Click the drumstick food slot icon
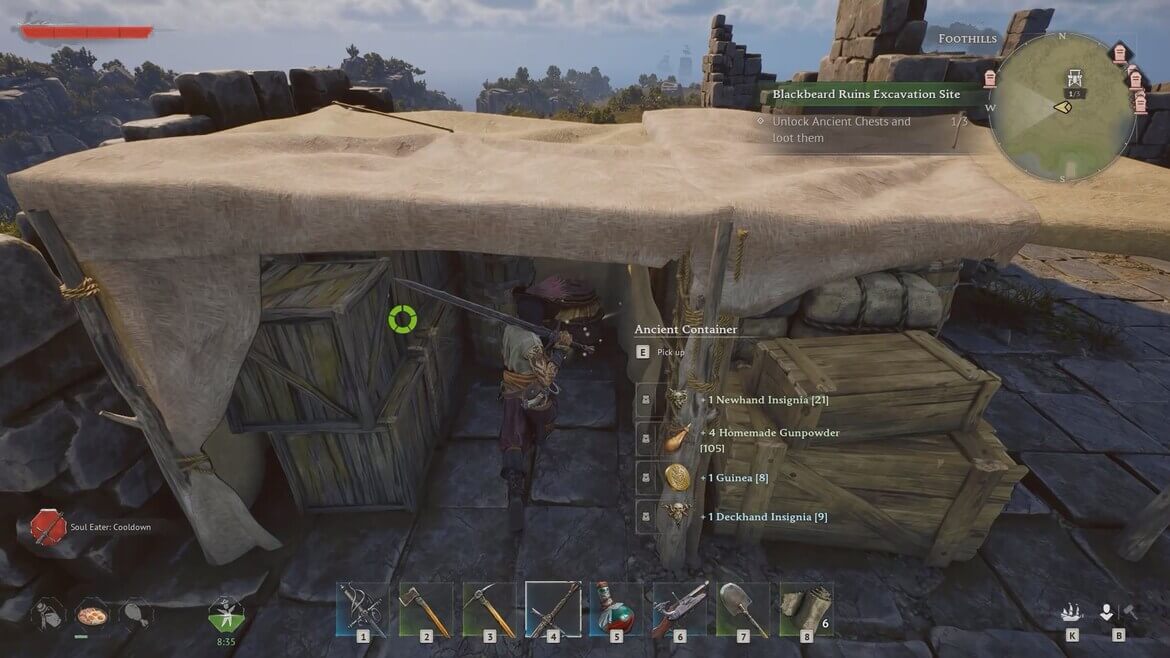This screenshot has height=658, width=1170. pos(135,613)
